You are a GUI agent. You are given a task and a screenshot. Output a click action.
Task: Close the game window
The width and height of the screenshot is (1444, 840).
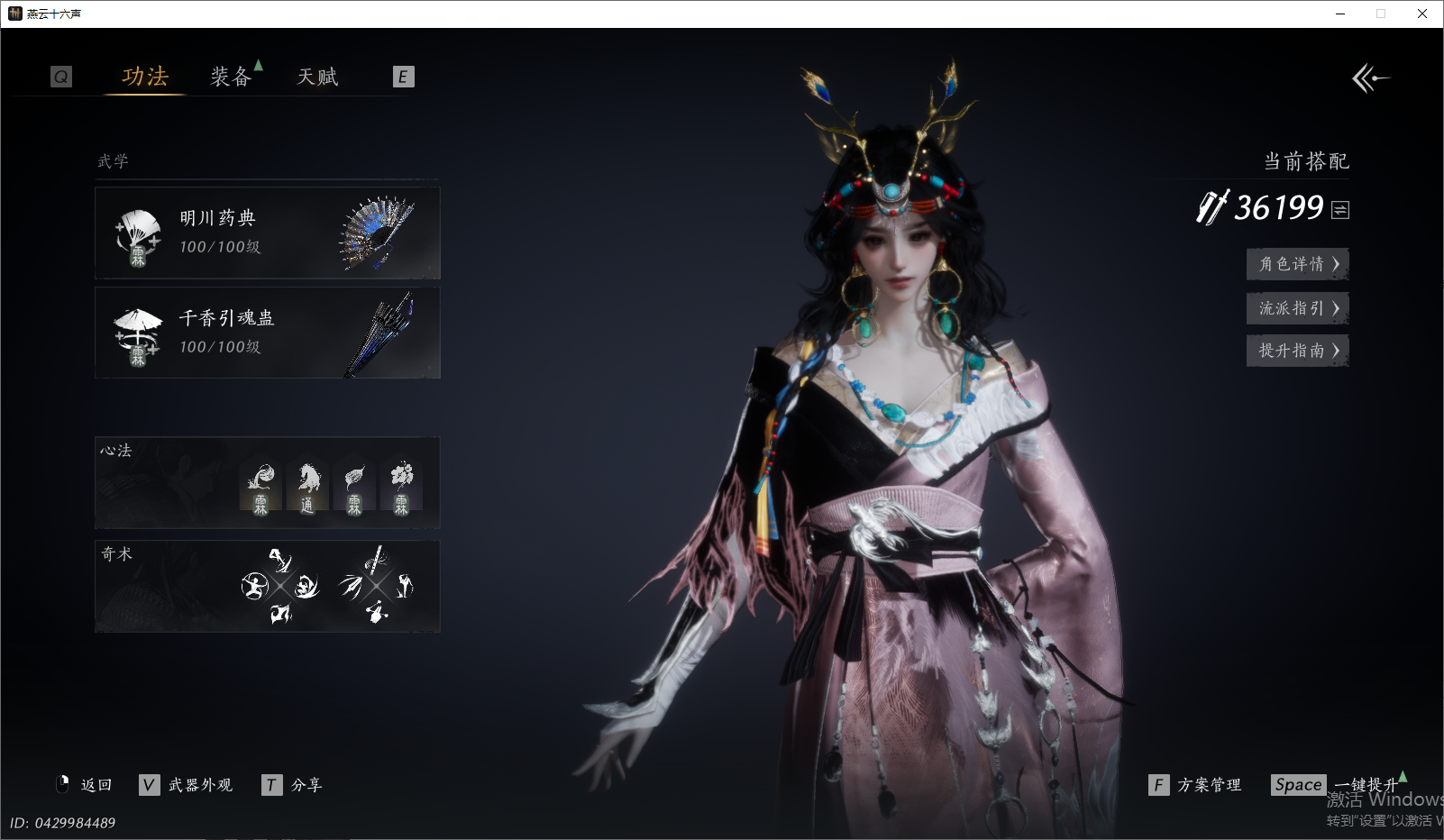click(1422, 14)
